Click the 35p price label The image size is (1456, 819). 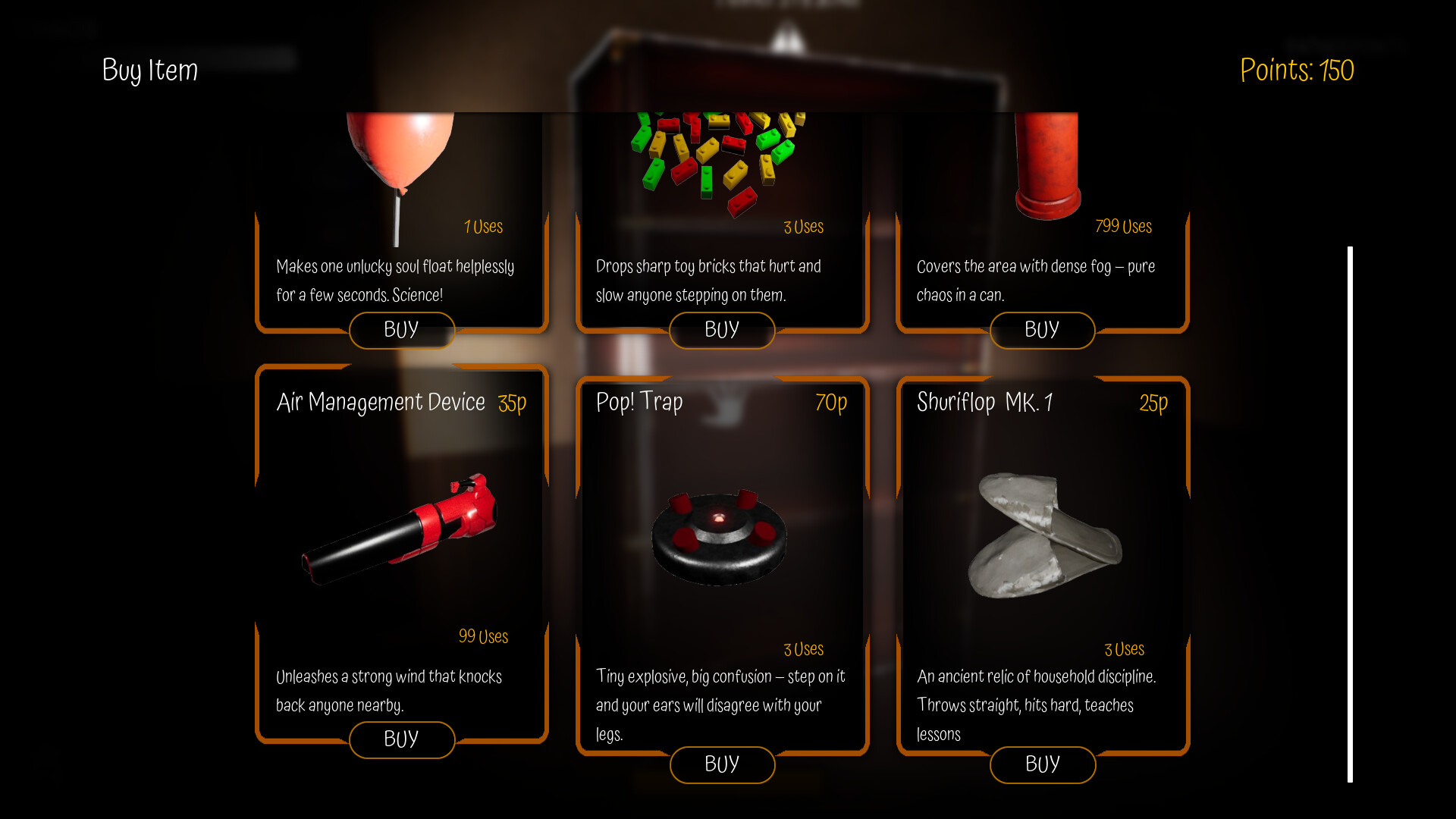pyautogui.click(x=512, y=403)
